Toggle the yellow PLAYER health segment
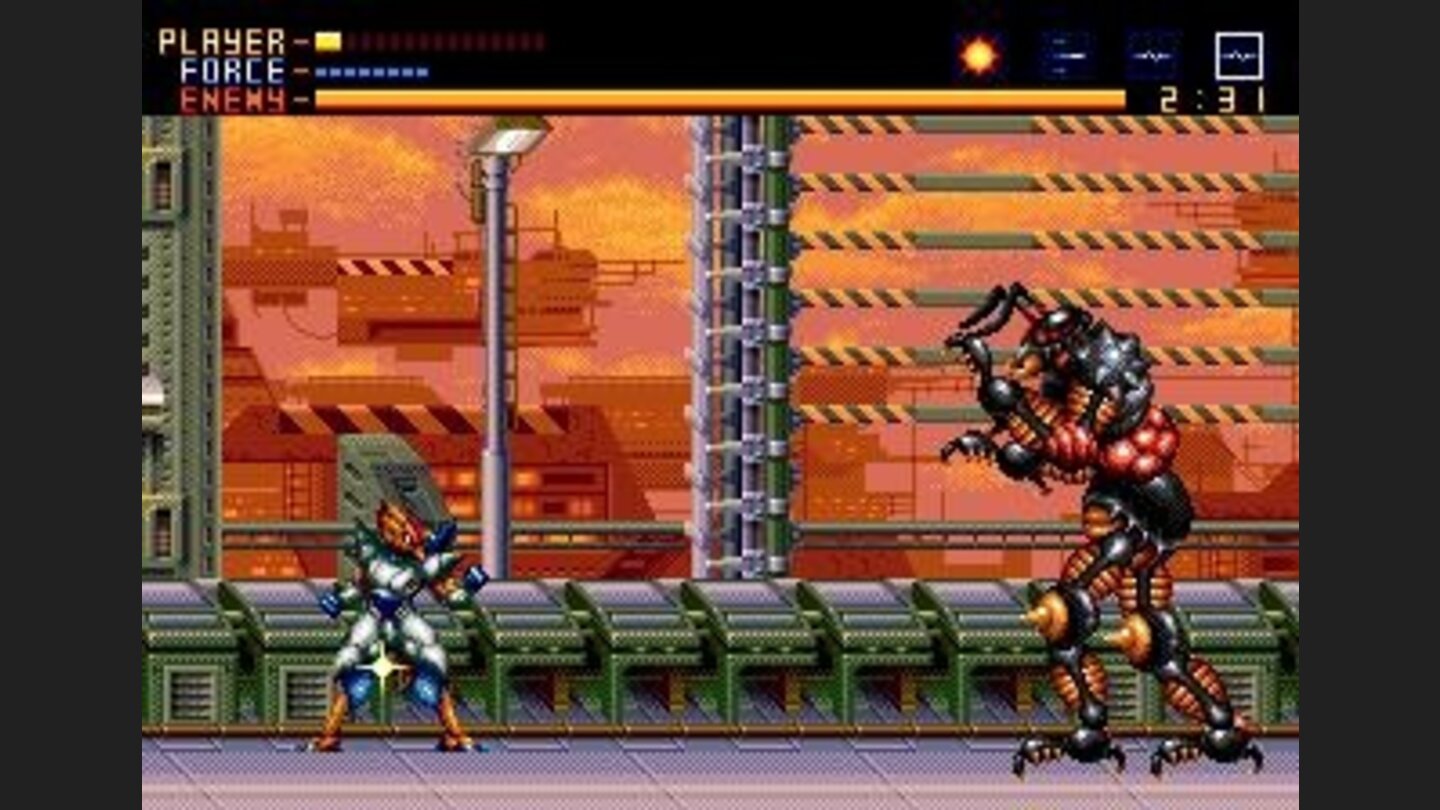 326,39
